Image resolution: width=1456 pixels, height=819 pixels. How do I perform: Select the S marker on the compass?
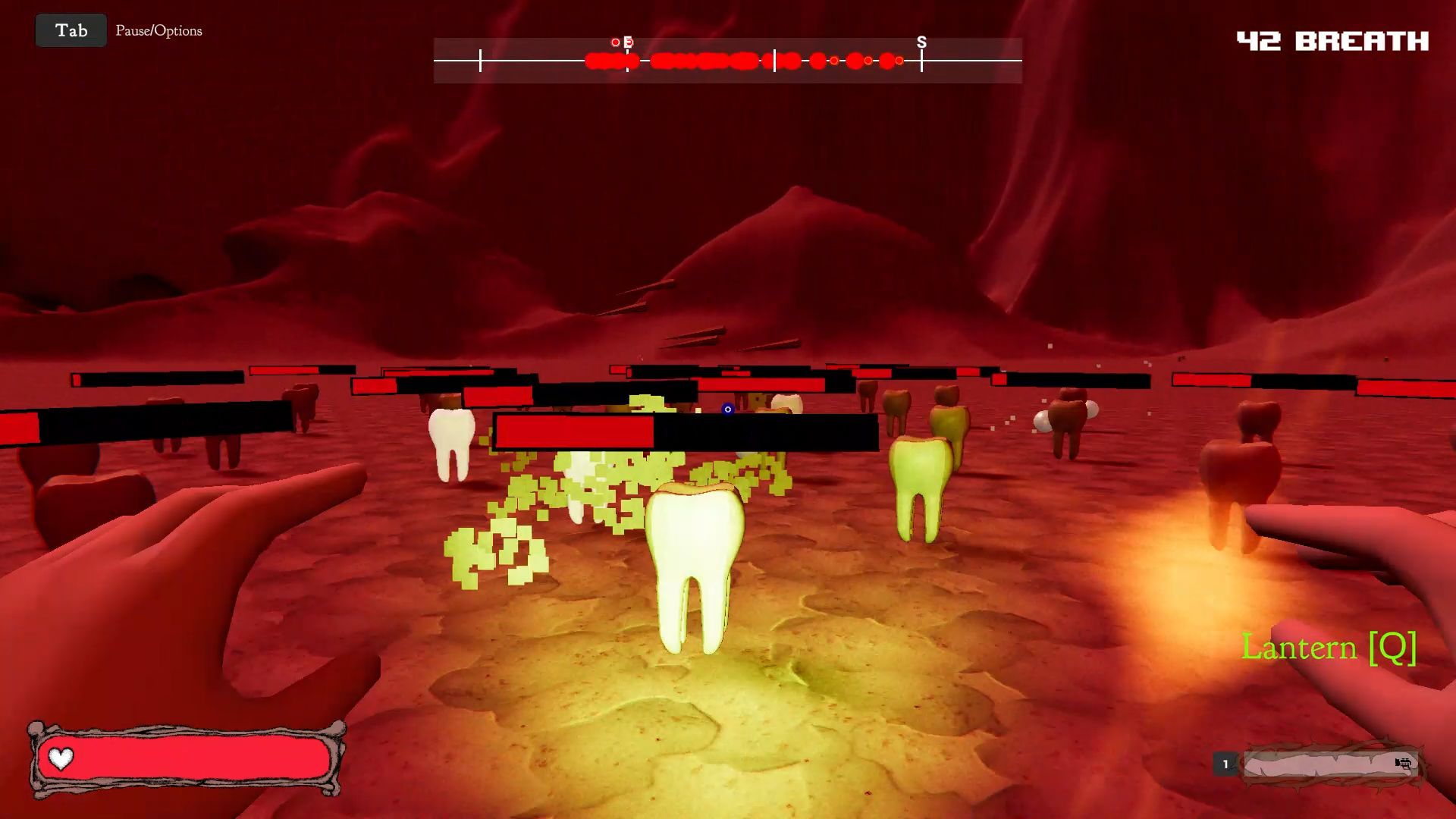coord(921,42)
